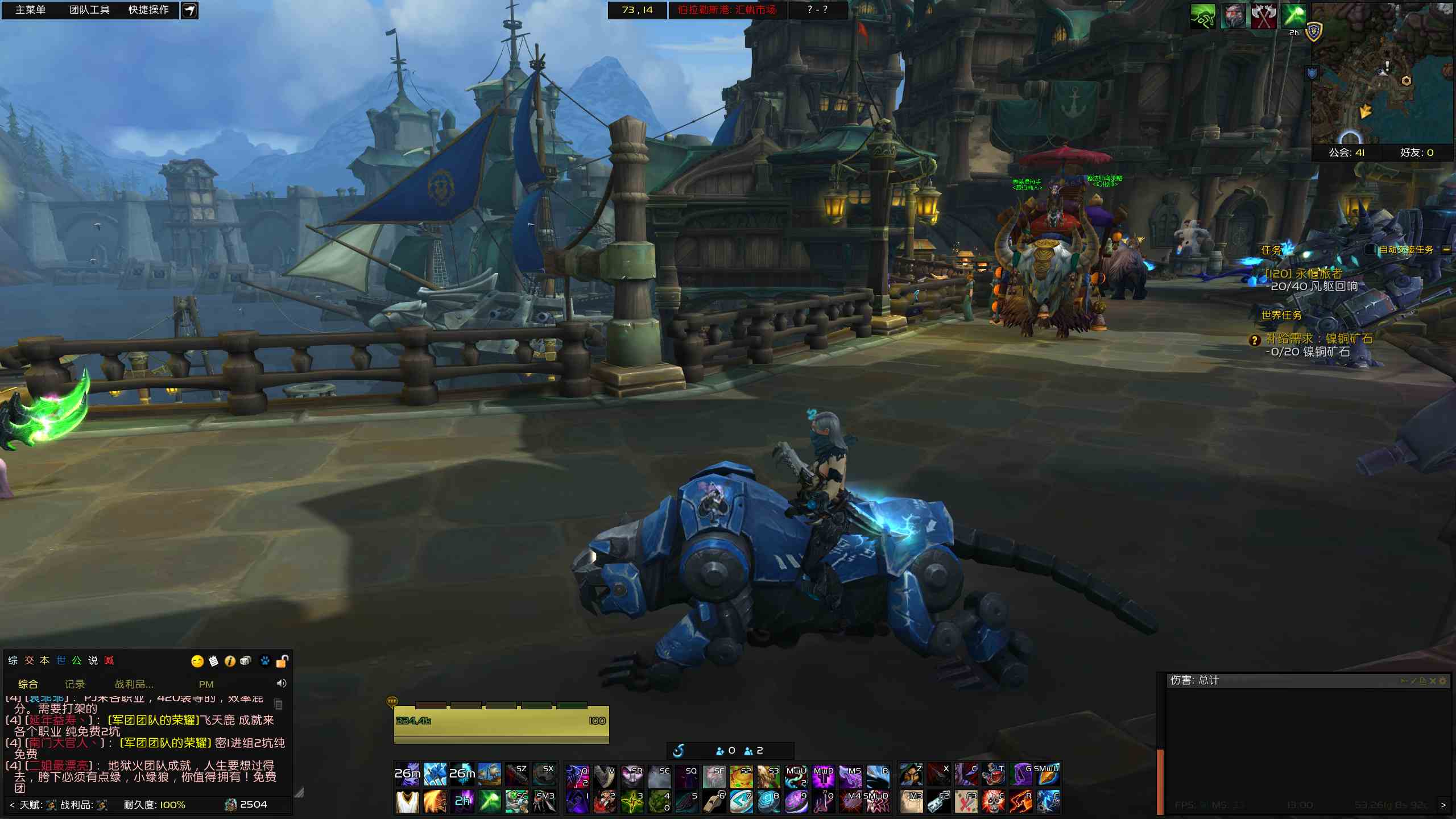
Task: Click the chat speaker sound icon
Action: coord(282,683)
